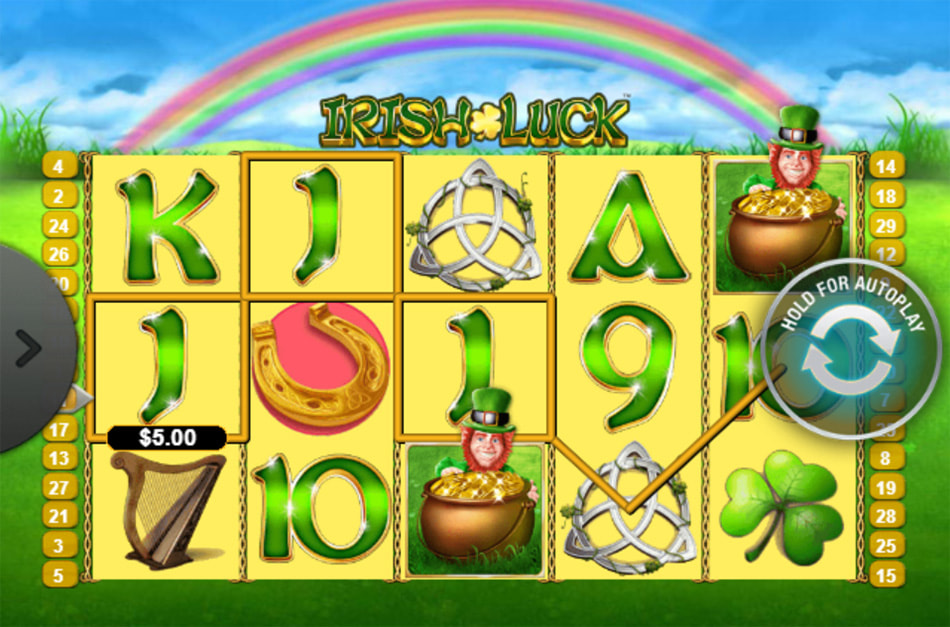The height and width of the screenshot is (627, 950).
Task: Select payline marker number 14
Action: point(887,166)
